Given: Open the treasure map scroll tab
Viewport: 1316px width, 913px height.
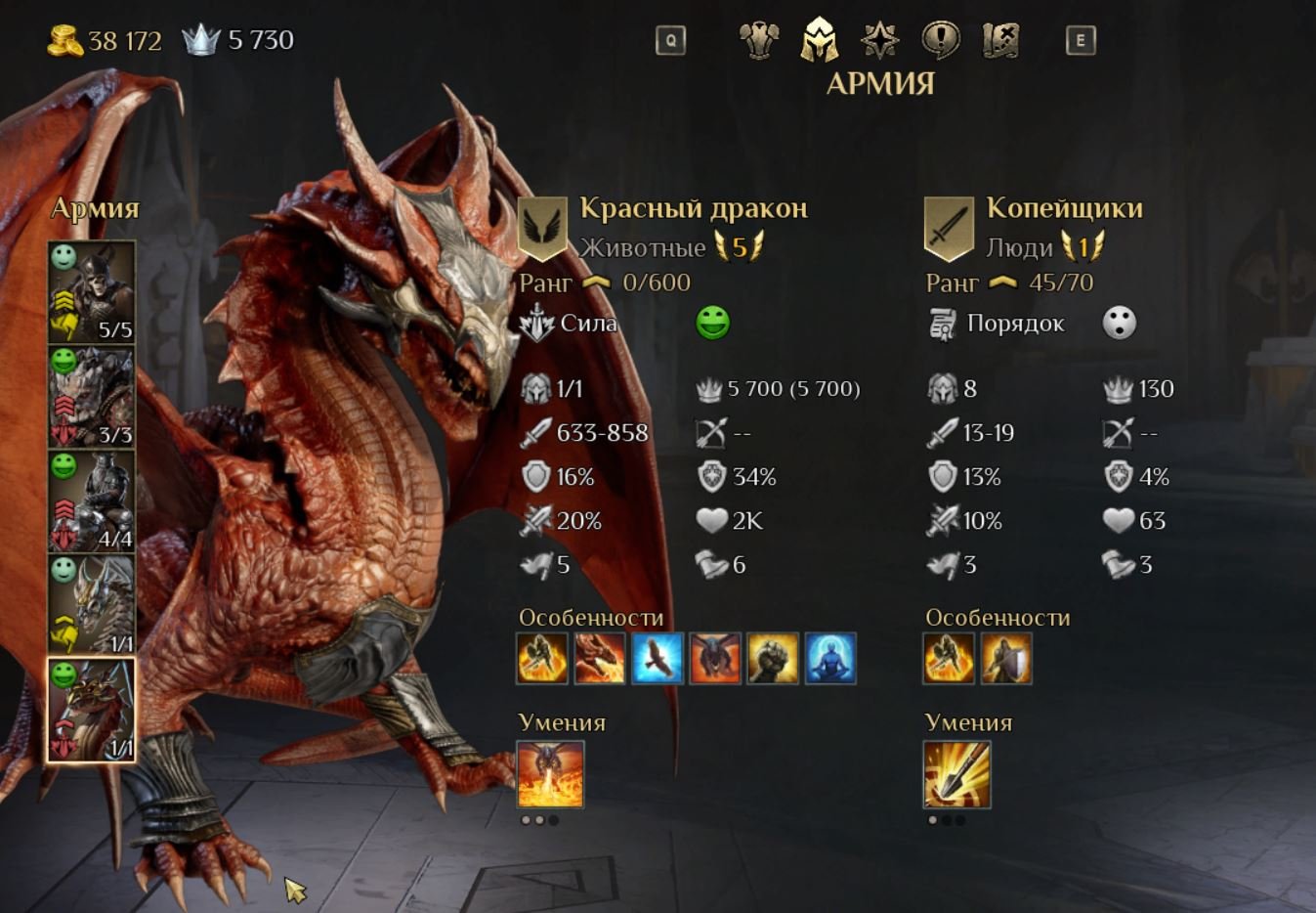Looking at the screenshot, I should 1000,40.
